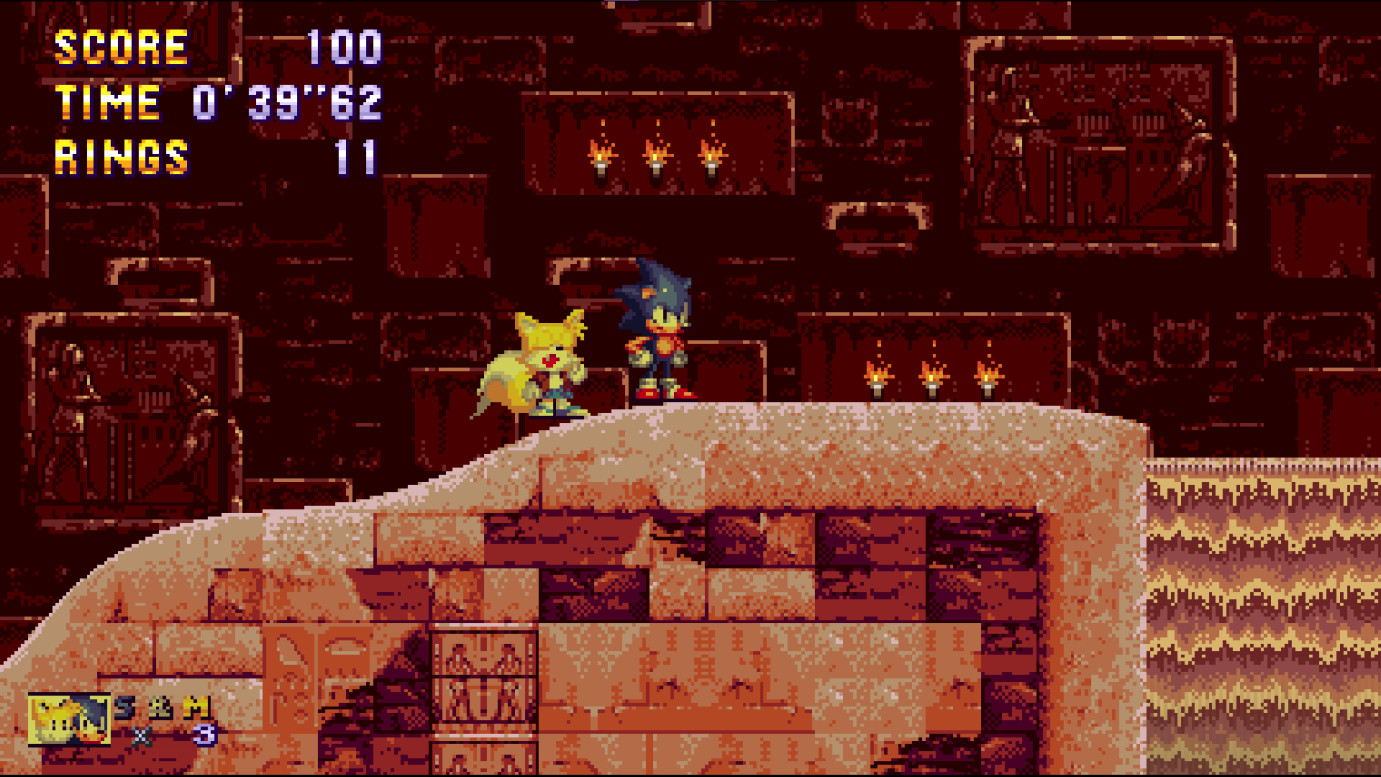Select Sonic standing on the ledge
The height and width of the screenshot is (777, 1381).
click(x=659, y=338)
